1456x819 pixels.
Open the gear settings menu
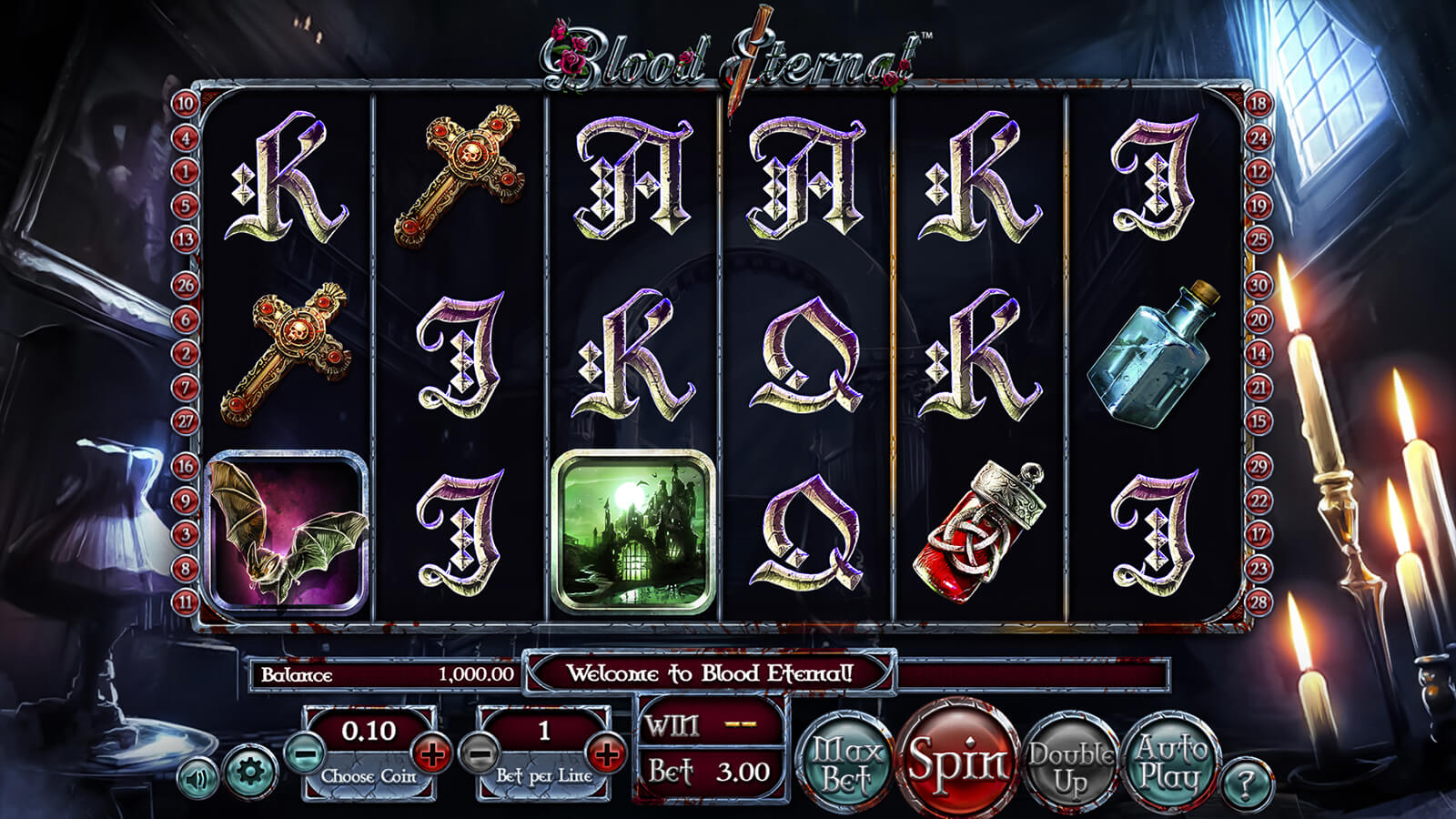click(249, 773)
